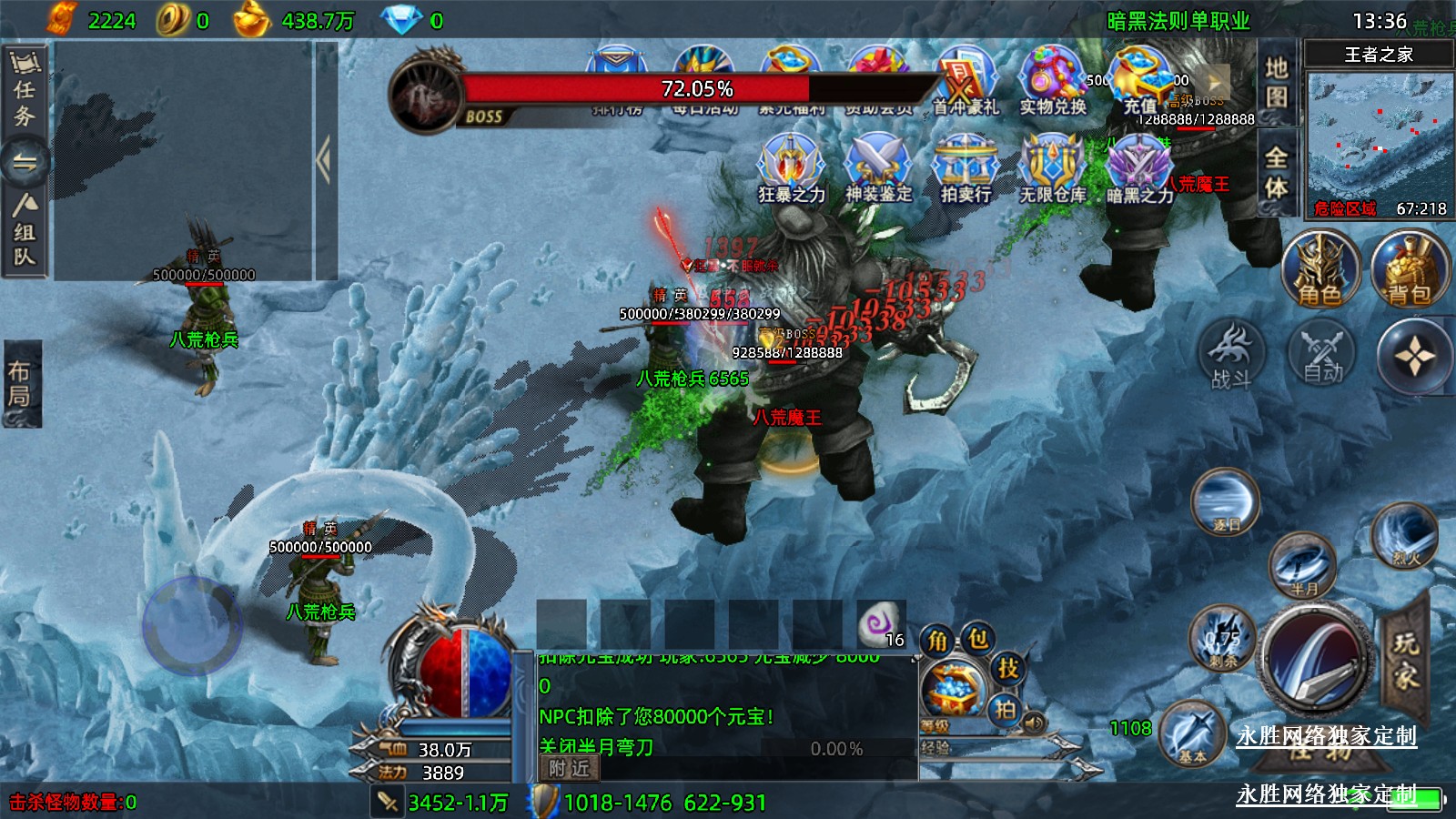Open 神装鉴定 gear appraisal
The width and height of the screenshot is (1456, 819).
coord(878,167)
